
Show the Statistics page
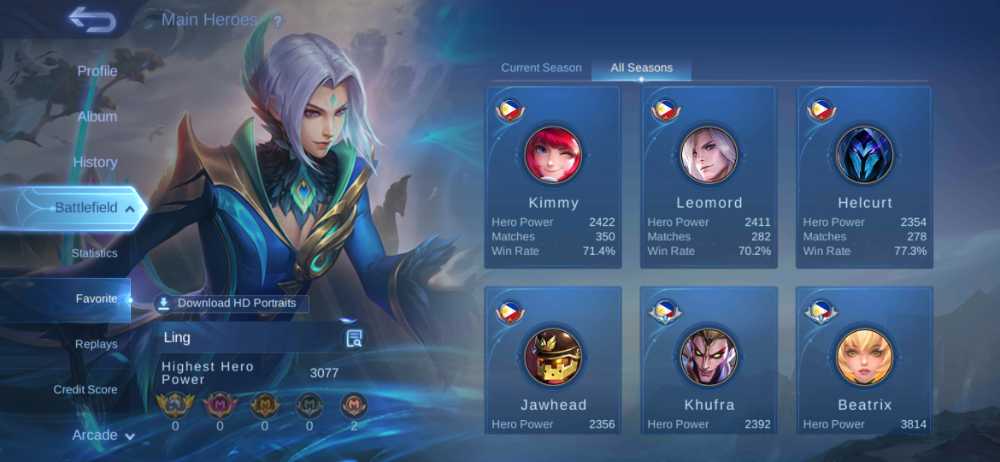(x=94, y=253)
